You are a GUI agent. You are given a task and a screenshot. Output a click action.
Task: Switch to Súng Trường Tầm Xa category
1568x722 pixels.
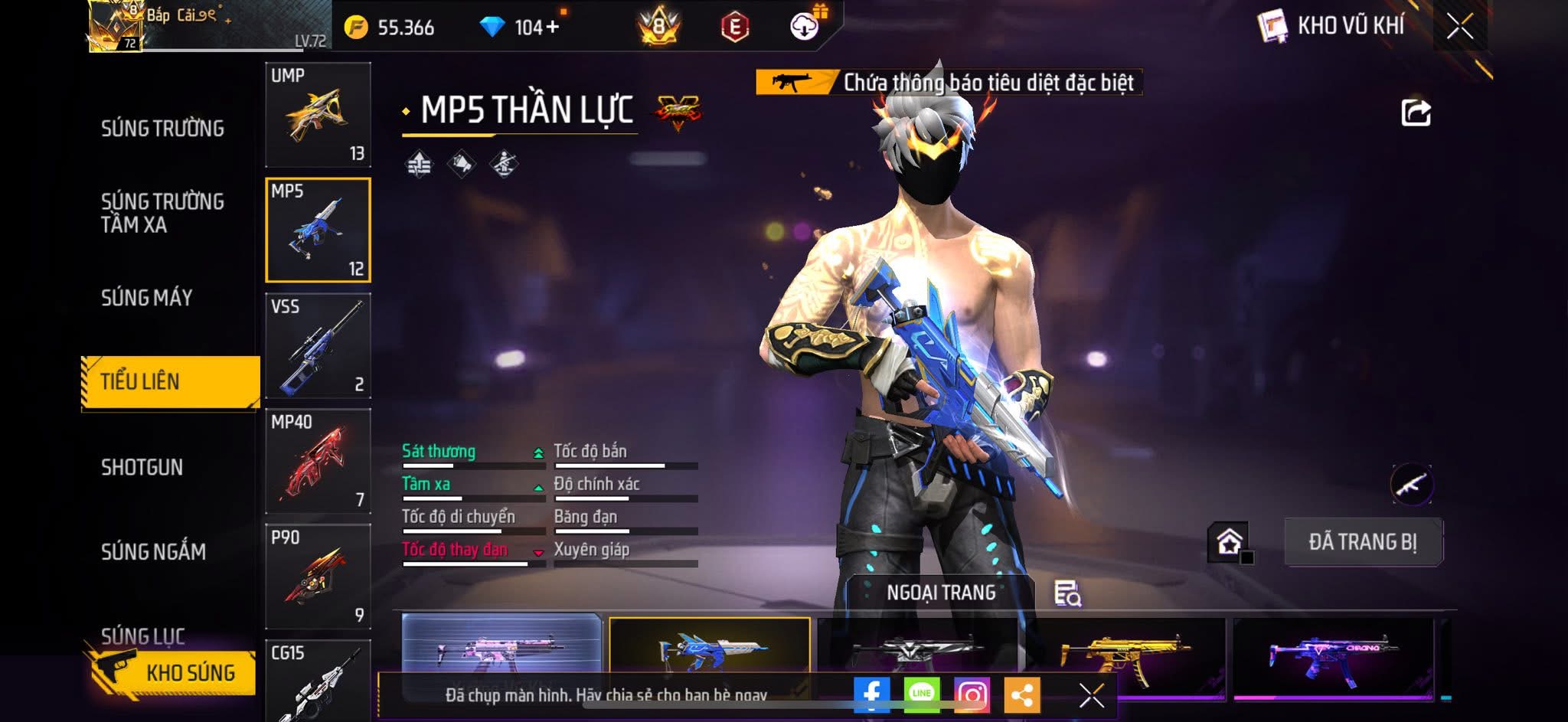[x=162, y=213]
